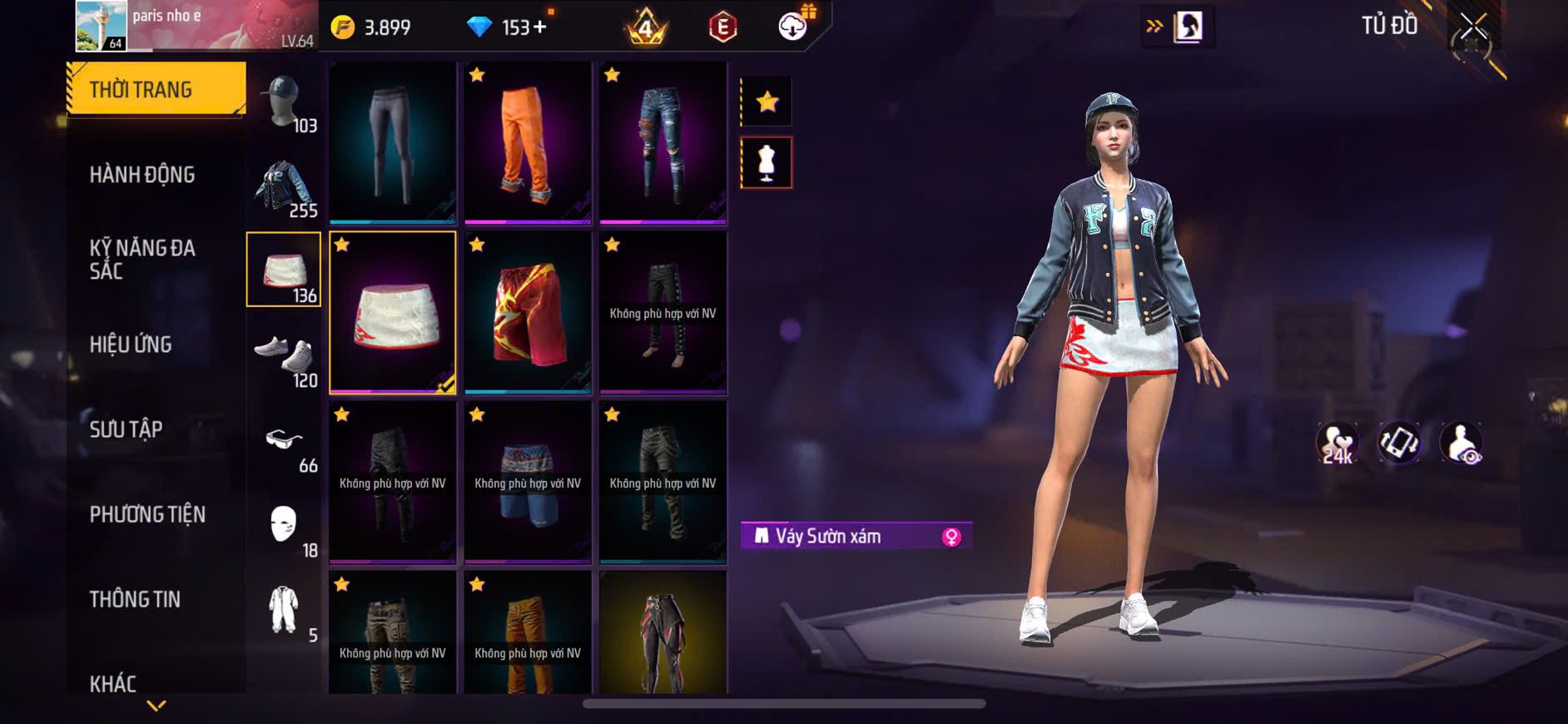The width and height of the screenshot is (1568, 724).
Task: Show the glasses accessory category
Action: pyautogui.click(x=284, y=443)
